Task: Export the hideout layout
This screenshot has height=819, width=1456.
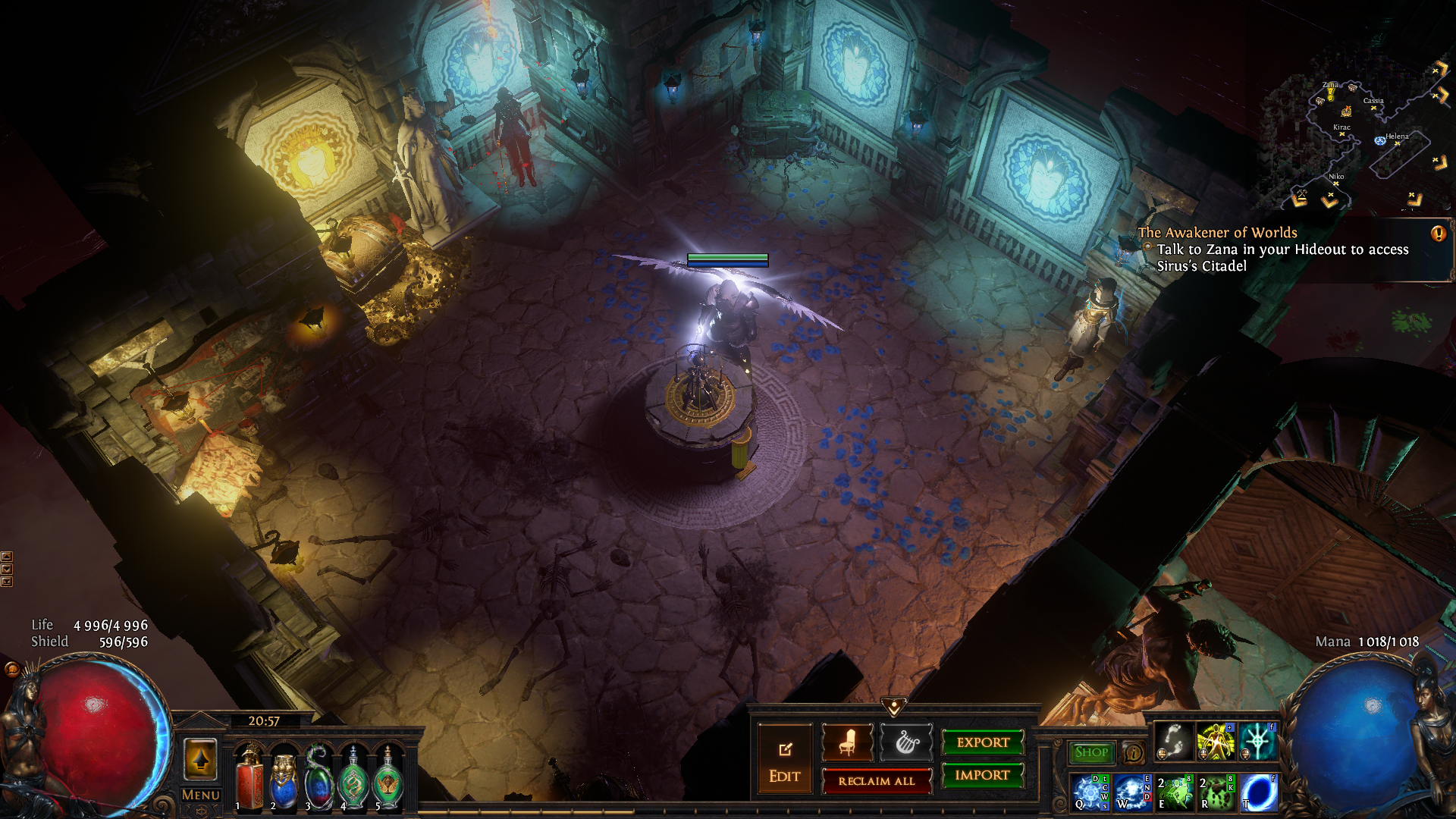Action: click(x=983, y=742)
